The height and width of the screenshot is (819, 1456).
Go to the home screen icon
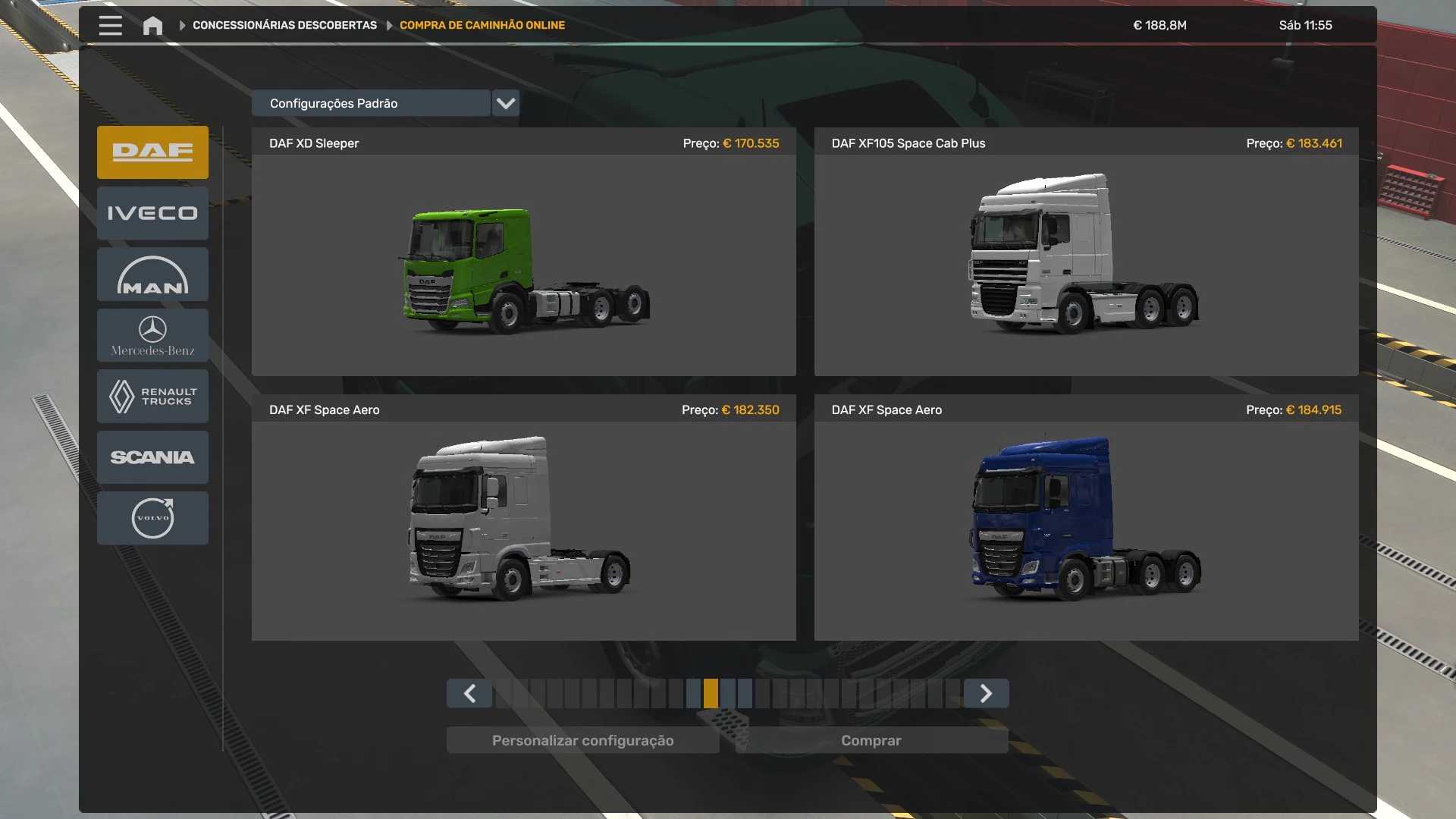tap(152, 25)
